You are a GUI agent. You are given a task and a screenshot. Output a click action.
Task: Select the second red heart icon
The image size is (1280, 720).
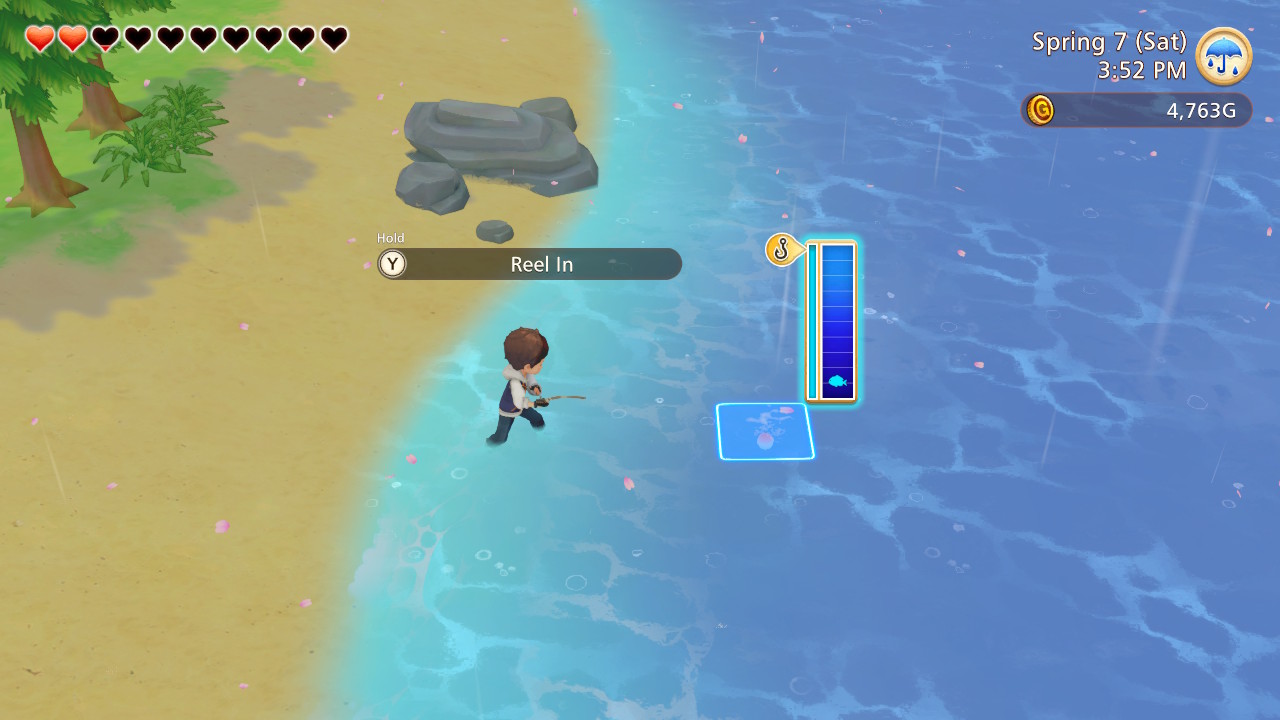point(71,36)
